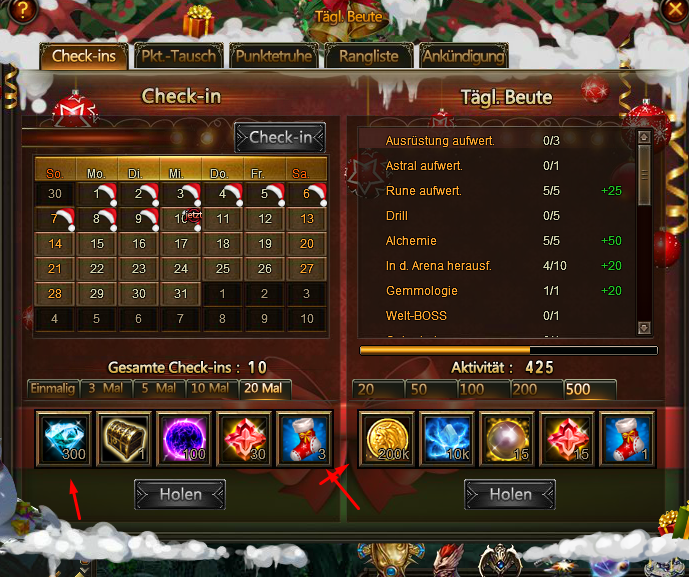Click the Ausrüstung aufwert. task row

coord(440,141)
